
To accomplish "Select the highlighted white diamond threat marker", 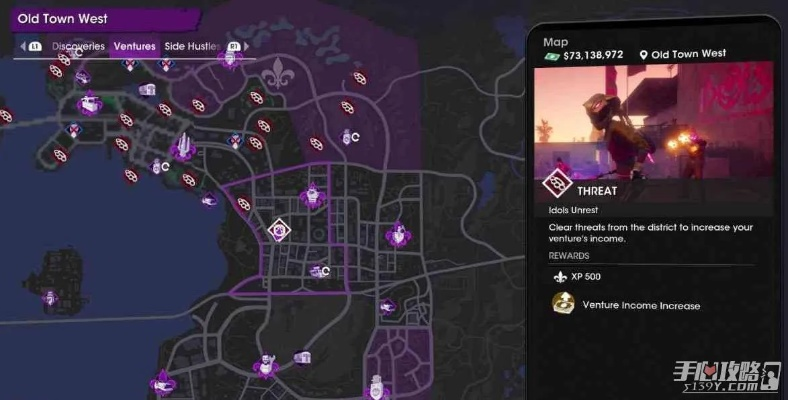I will coord(280,230).
